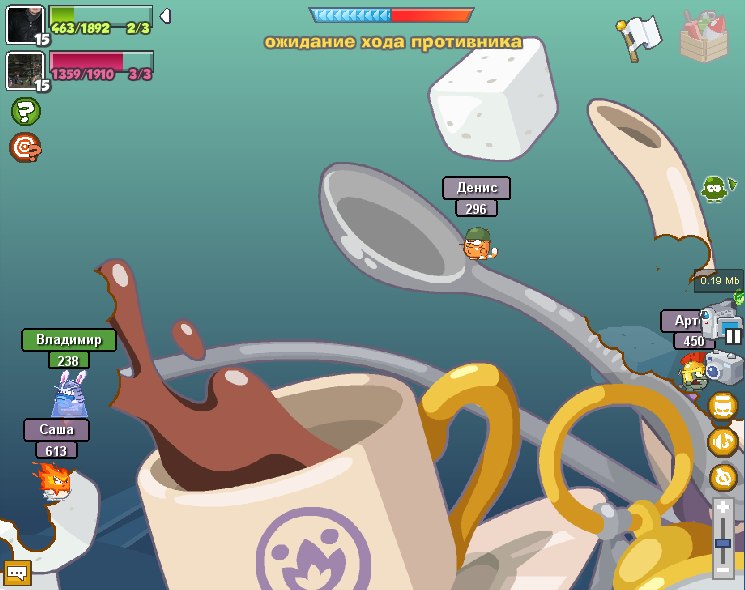Open the chat speech bubble button
Viewport: 745px width, 590px height.
[18, 572]
